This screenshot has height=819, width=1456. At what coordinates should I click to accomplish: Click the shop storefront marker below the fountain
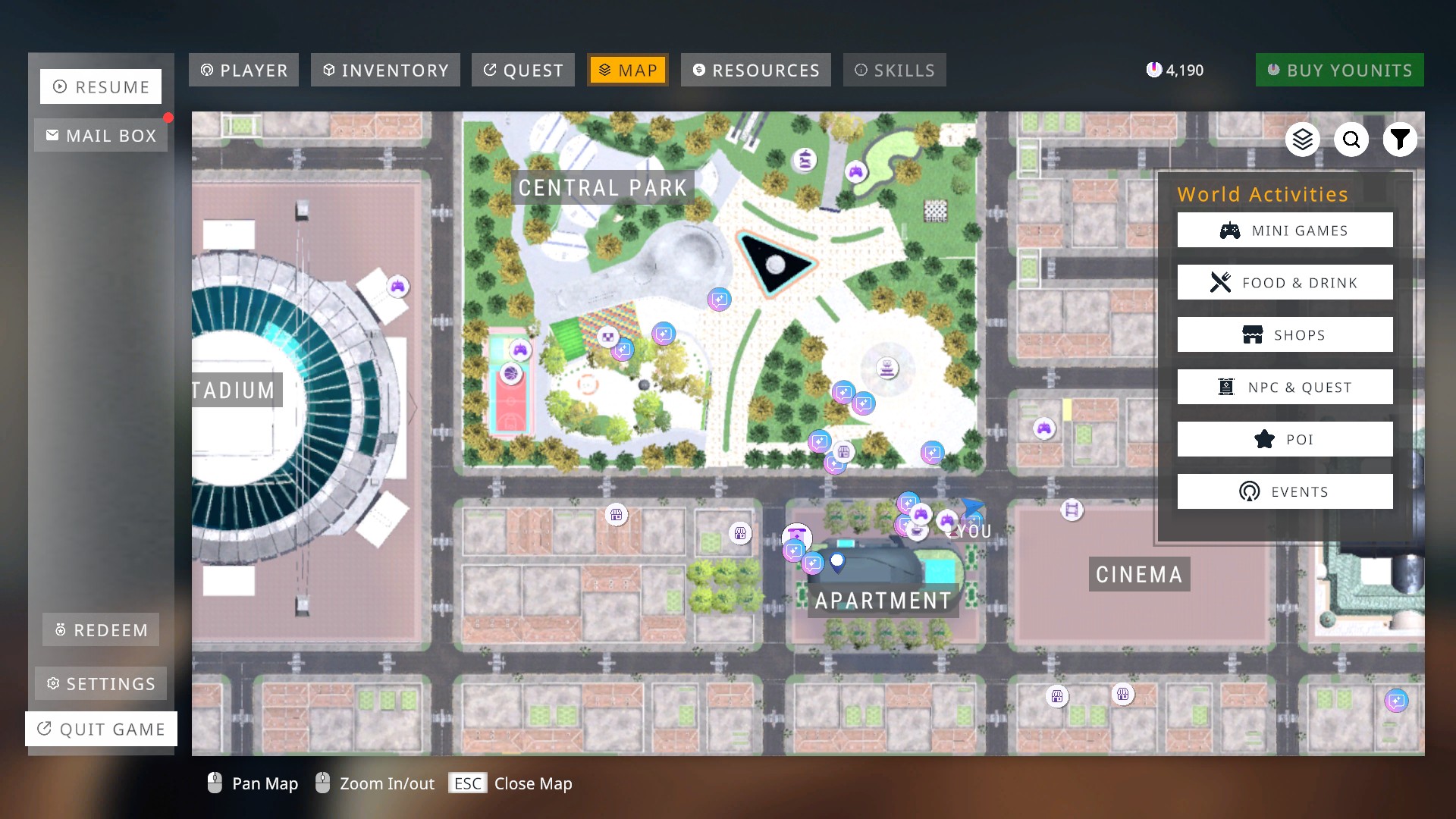click(x=844, y=452)
